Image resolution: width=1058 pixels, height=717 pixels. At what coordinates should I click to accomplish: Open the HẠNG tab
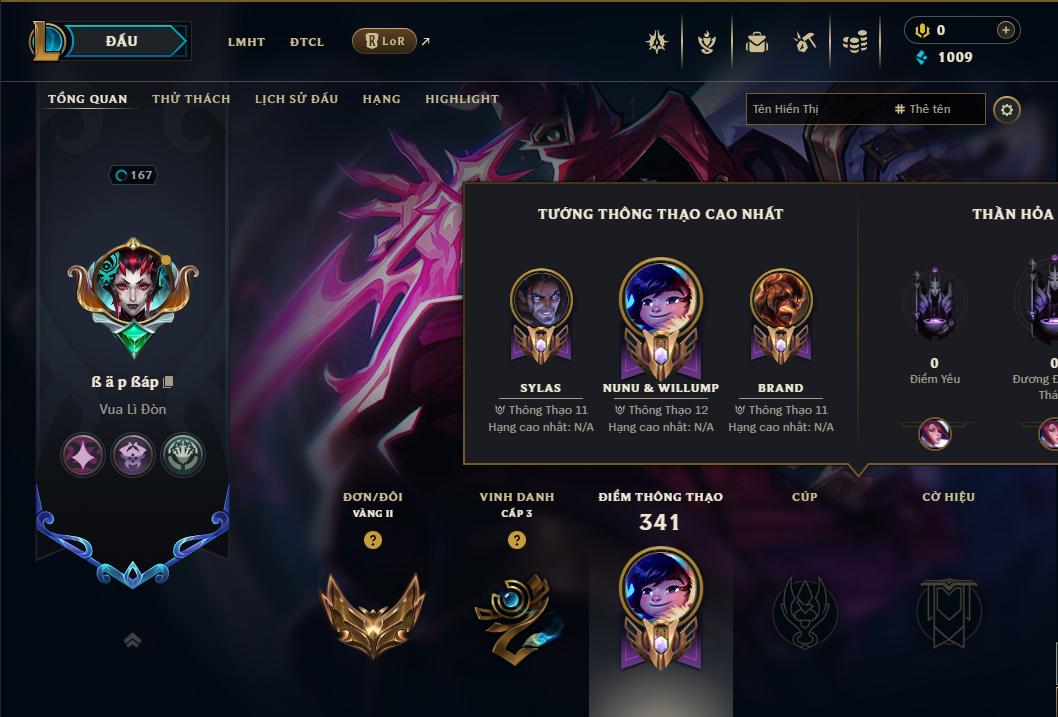[x=381, y=99]
